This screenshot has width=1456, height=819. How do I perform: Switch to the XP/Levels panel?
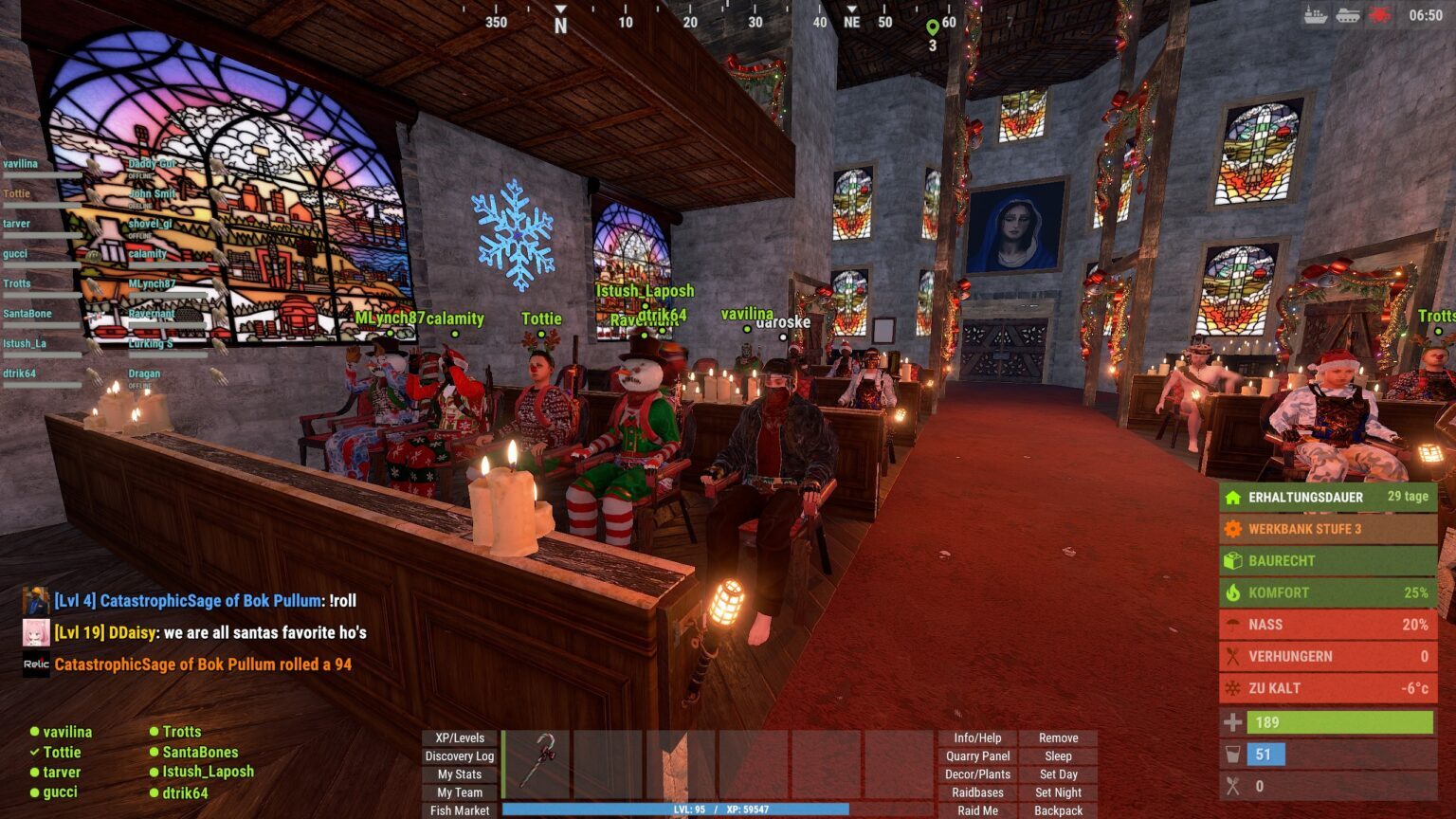pyautogui.click(x=459, y=737)
